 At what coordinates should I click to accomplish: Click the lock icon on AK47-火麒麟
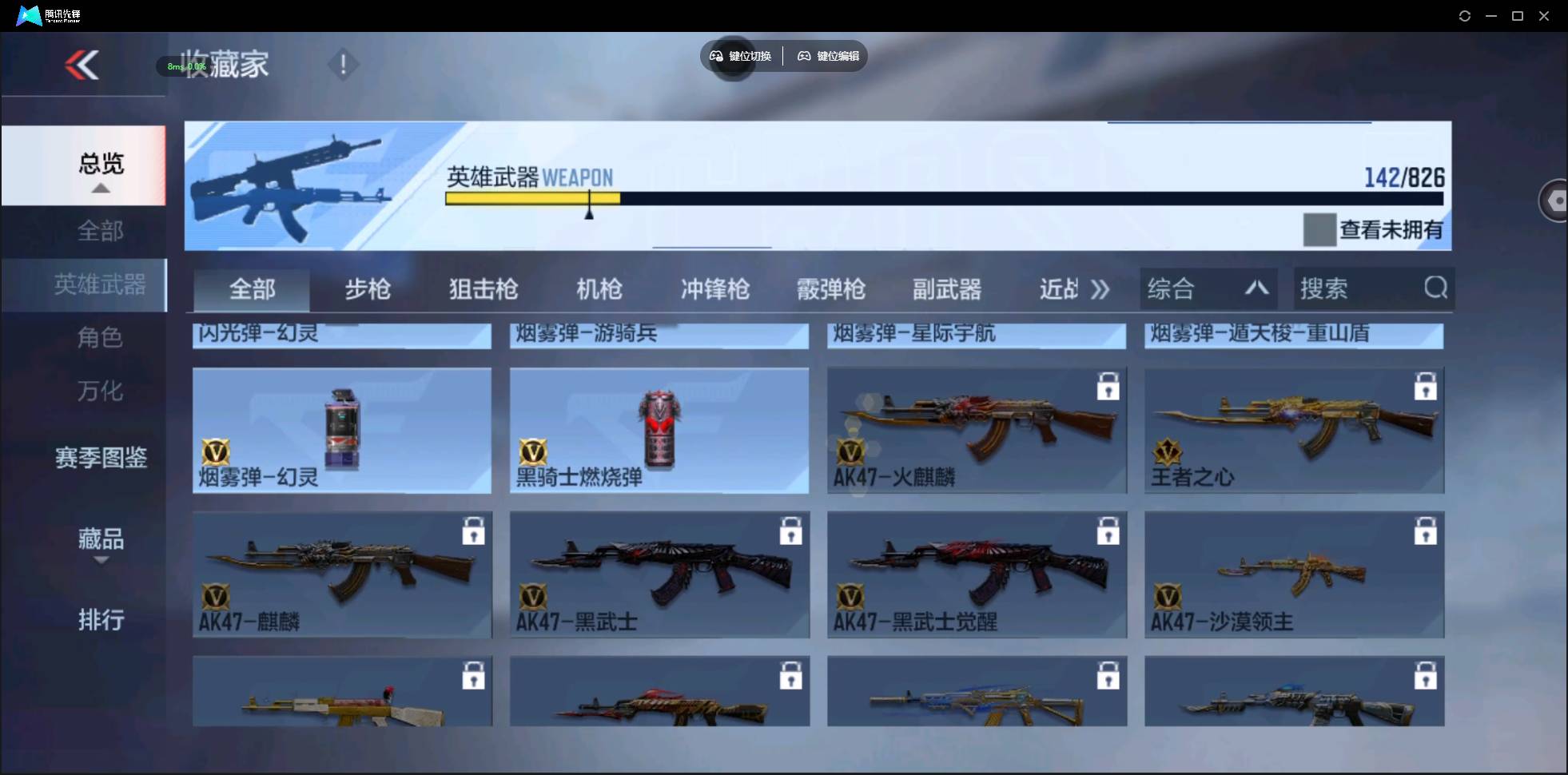click(1108, 386)
